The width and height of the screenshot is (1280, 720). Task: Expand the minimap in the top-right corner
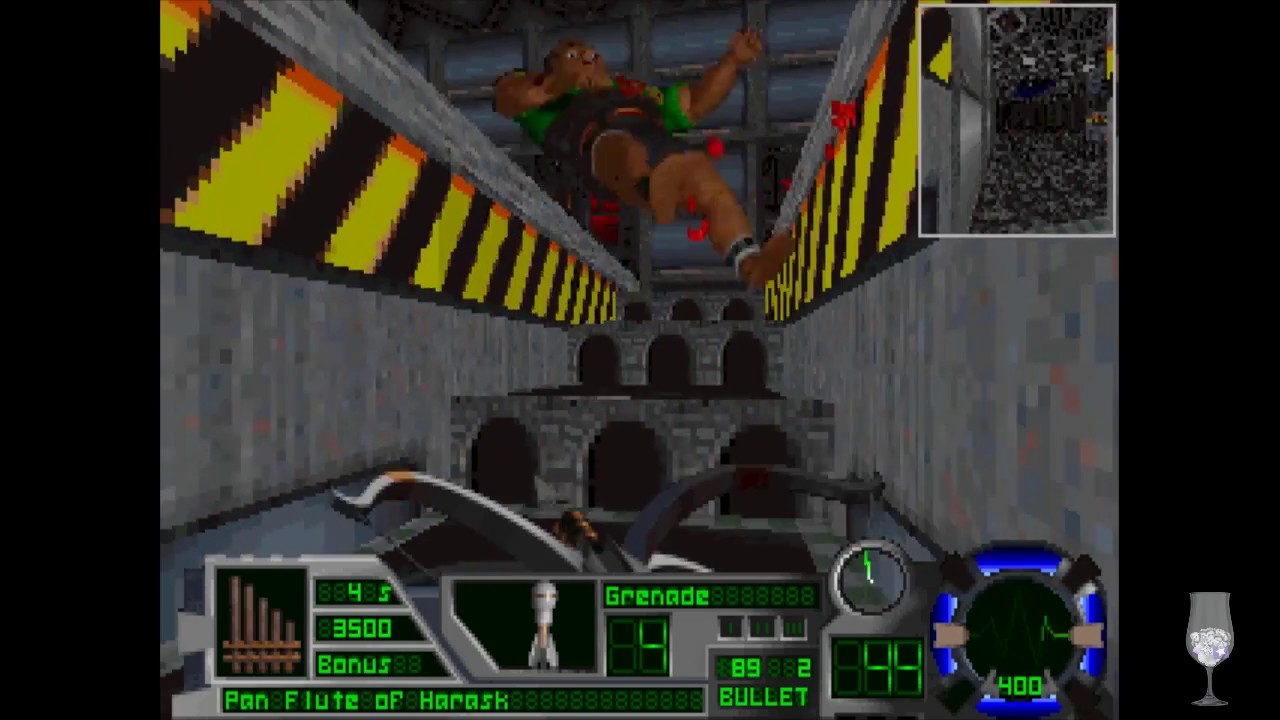(1016, 120)
